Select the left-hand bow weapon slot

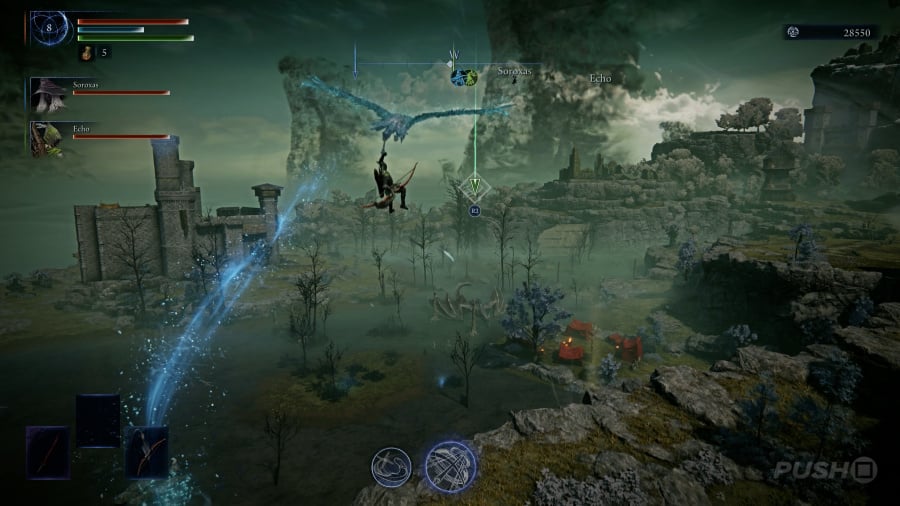coord(47,450)
